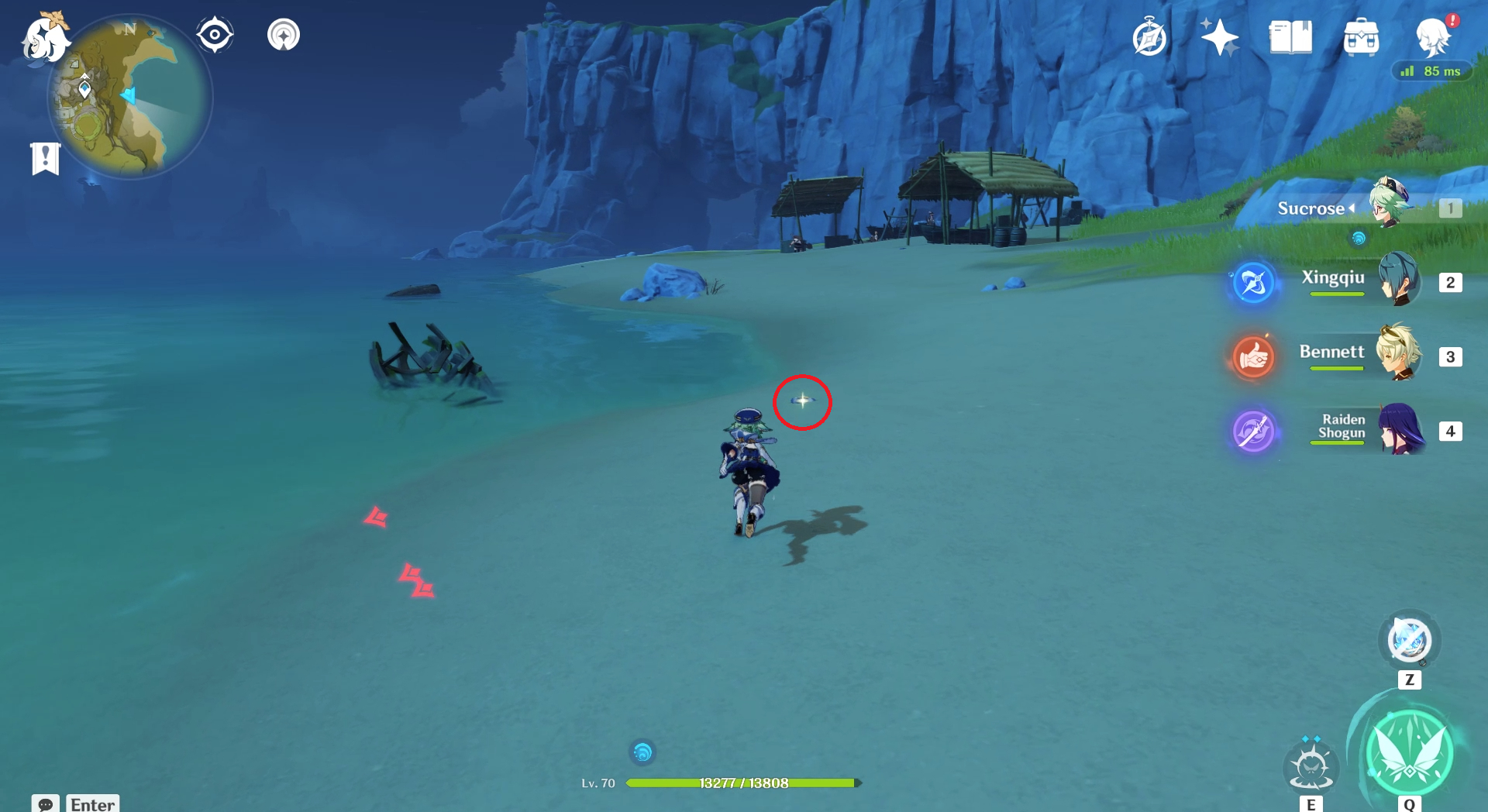Select the elemental skill E icon

coord(1311,766)
